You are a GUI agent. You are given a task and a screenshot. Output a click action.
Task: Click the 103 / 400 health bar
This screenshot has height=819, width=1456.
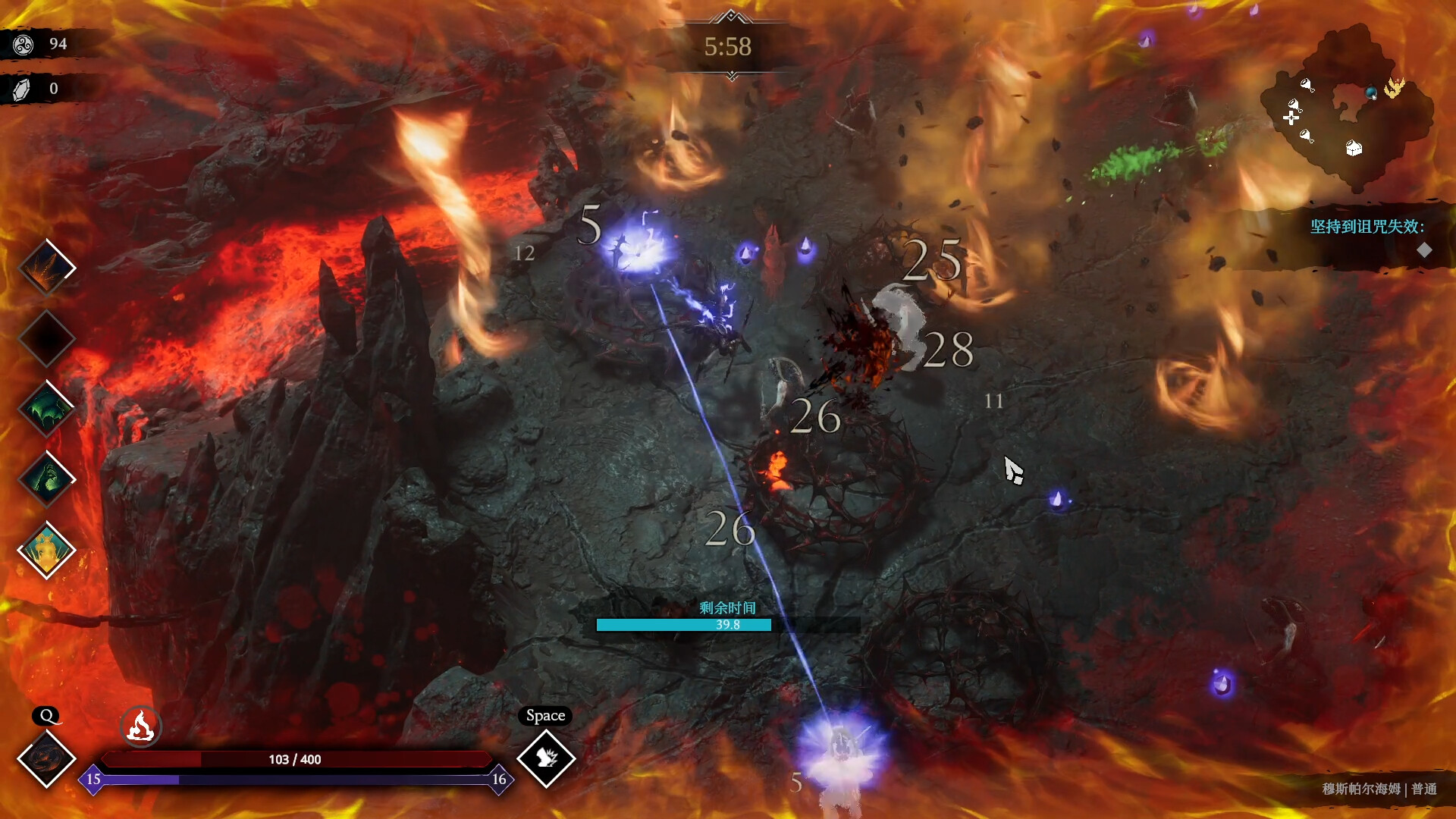(294, 758)
